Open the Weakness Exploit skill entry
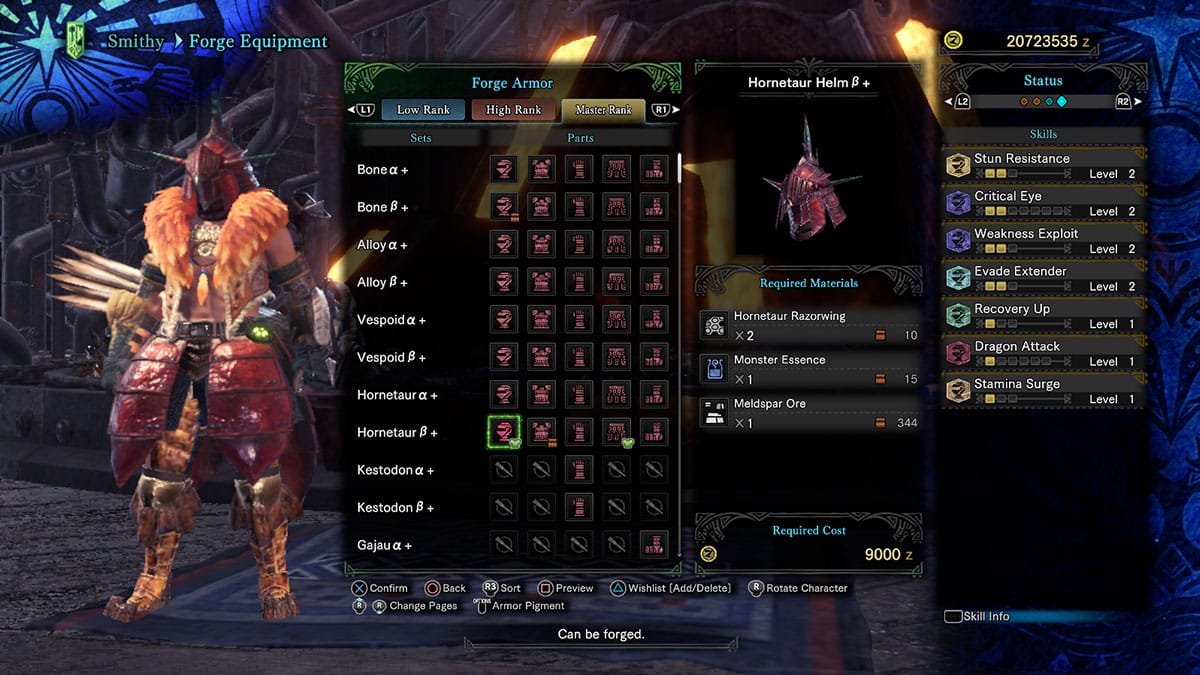The height and width of the screenshot is (675, 1200). pyautogui.click(x=1042, y=241)
